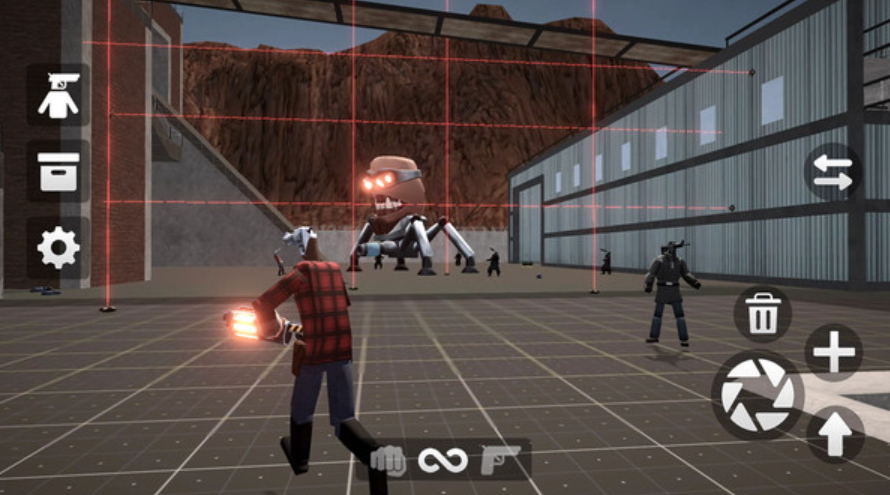
Task: Tap the up arrow jump button
Action: point(835,435)
